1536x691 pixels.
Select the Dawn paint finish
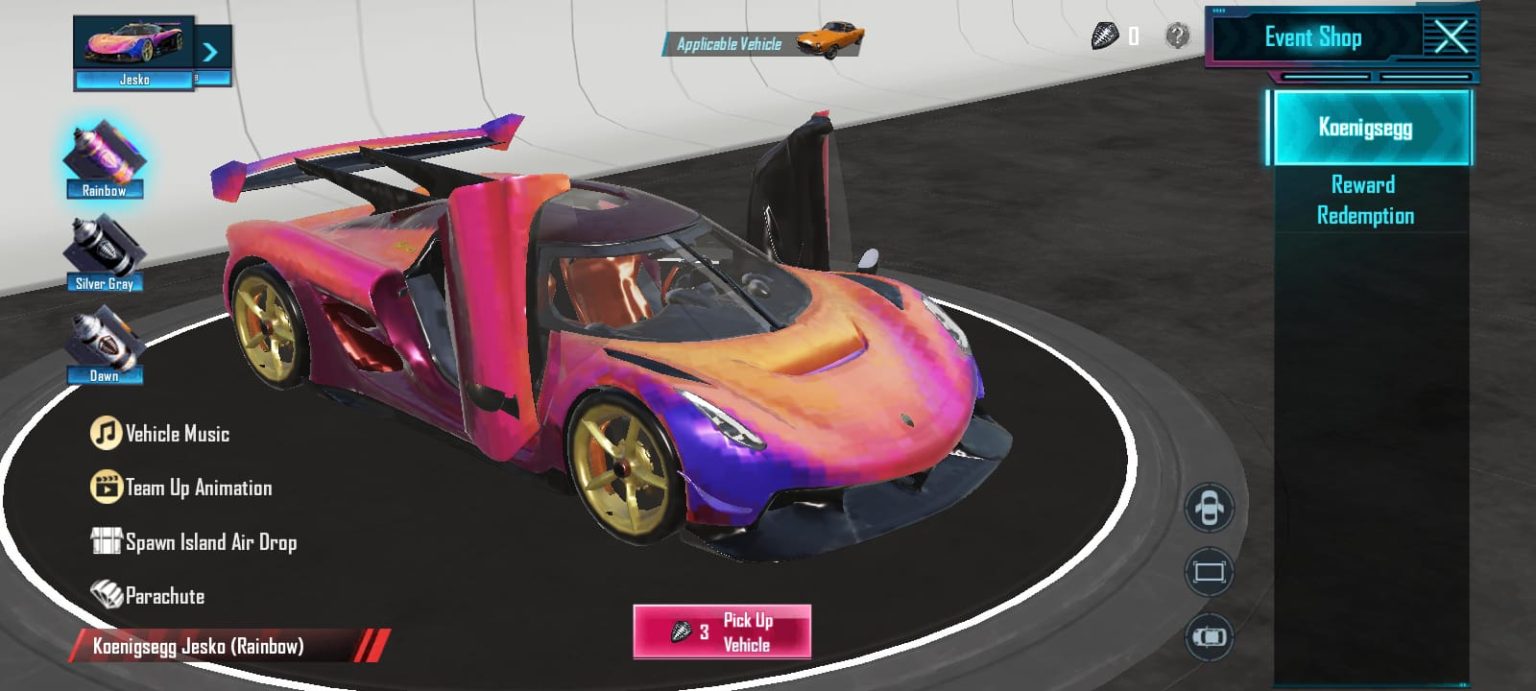coord(104,345)
